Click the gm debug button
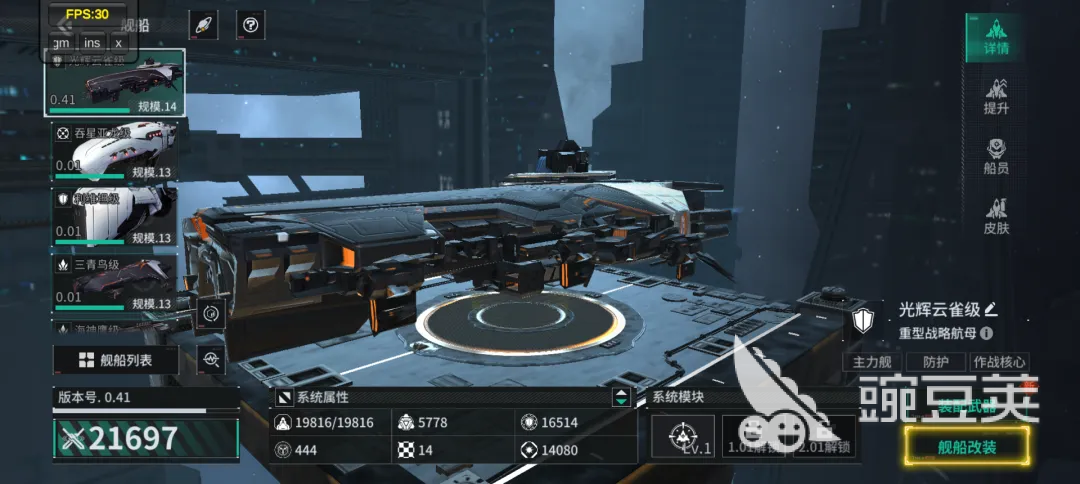The width and height of the screenshot is (1080, 484). pyautogui.click(x=62, y=42)
